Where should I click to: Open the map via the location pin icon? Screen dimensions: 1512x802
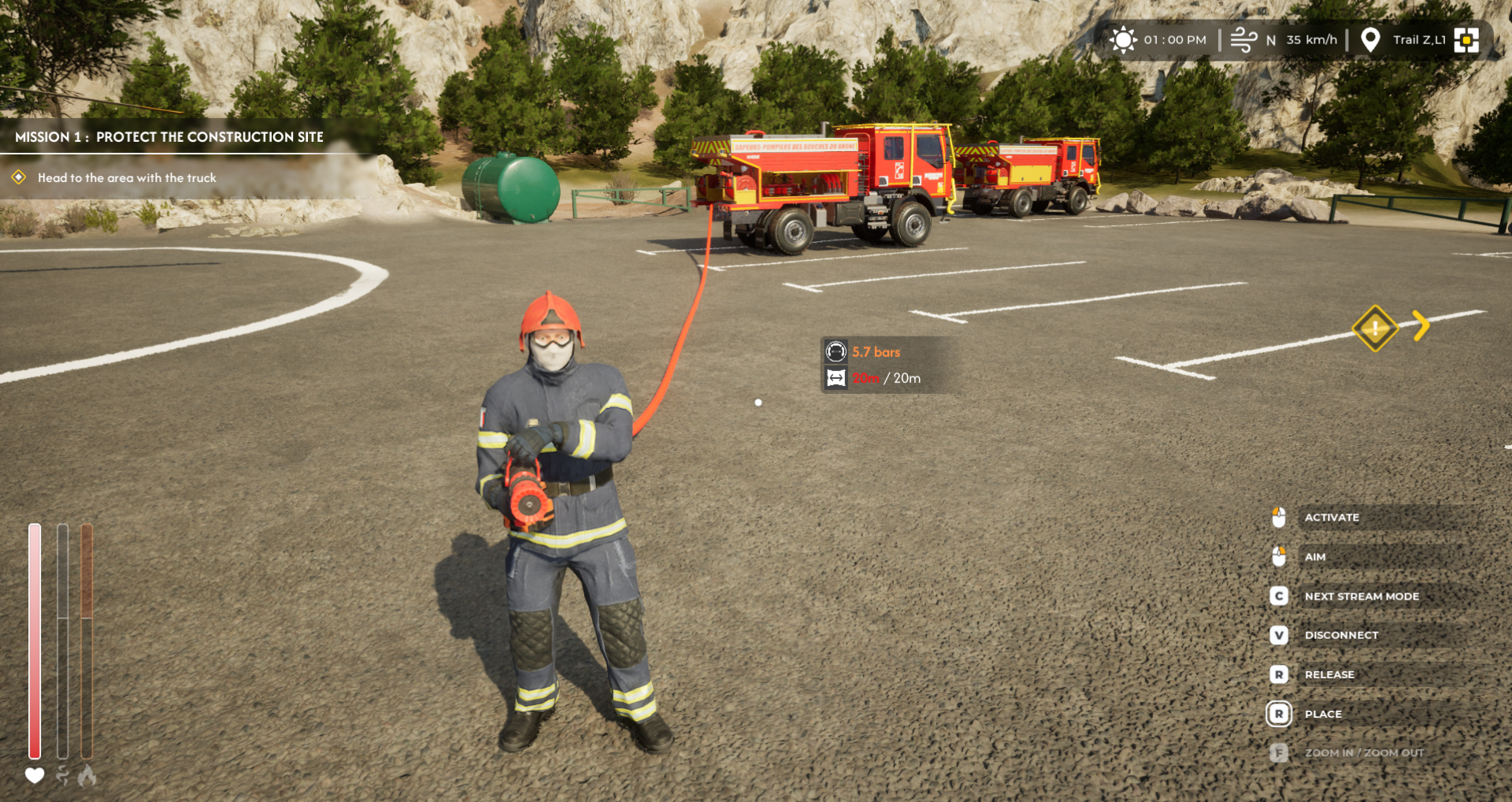pos(1370,39)
